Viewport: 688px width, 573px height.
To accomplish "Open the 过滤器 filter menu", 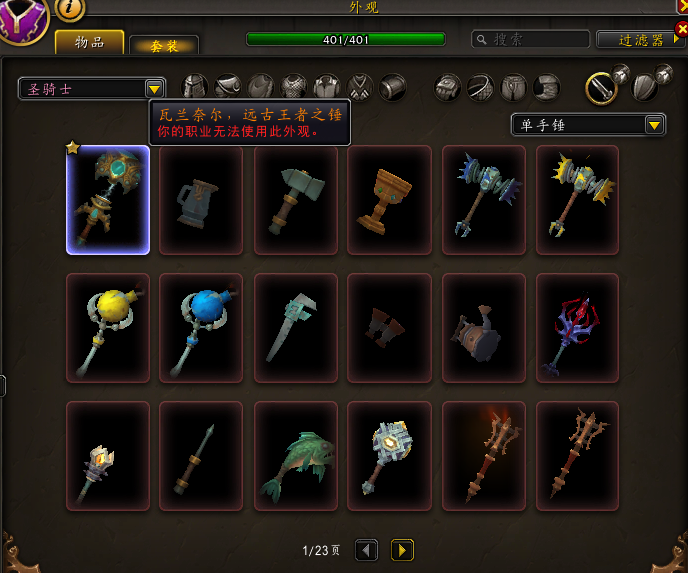I will coord(641,40).
